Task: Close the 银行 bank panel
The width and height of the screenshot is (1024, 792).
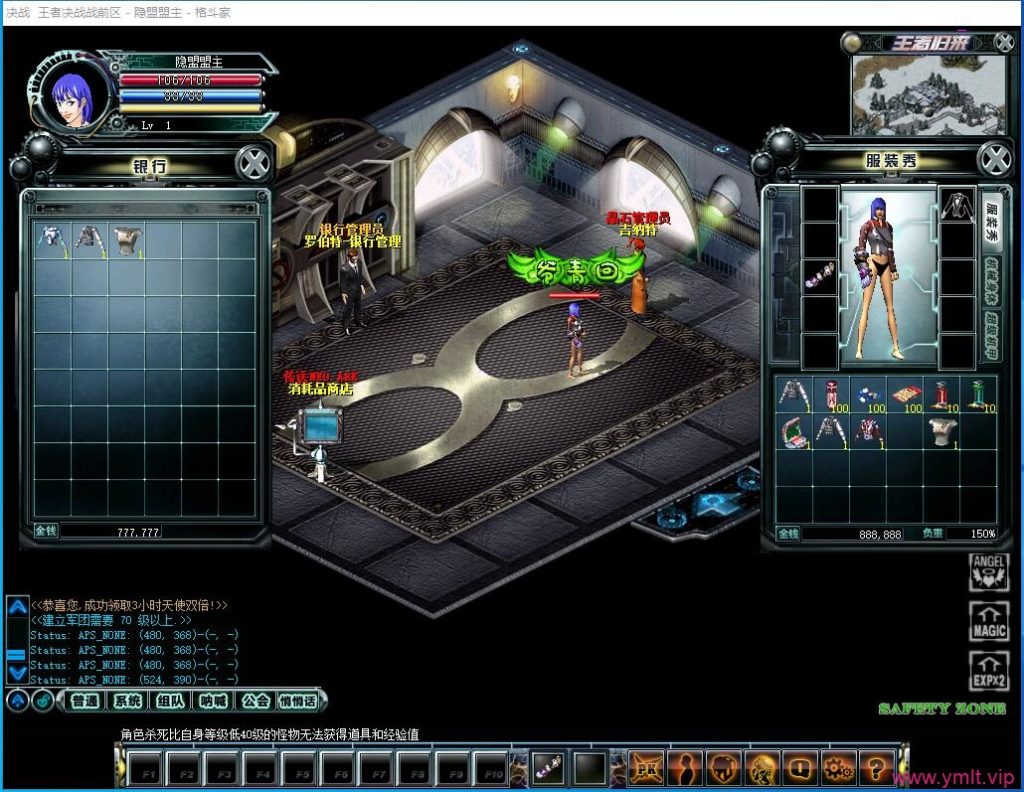Action: click(x=255, y=163)
